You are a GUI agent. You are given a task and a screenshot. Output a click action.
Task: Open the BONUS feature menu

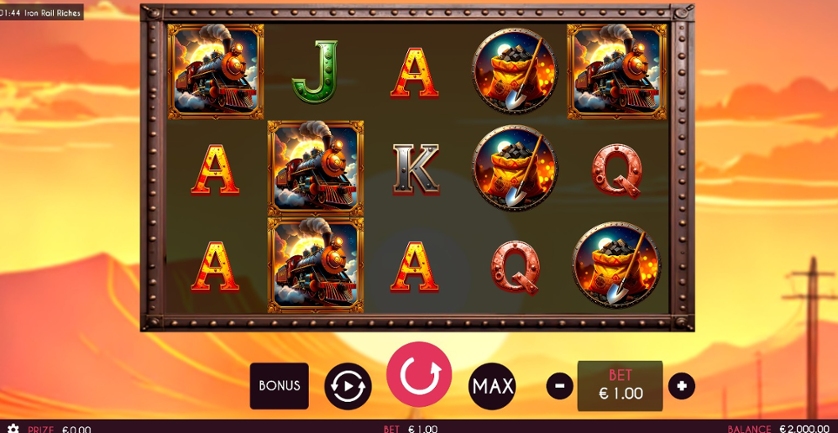[279, 385]
